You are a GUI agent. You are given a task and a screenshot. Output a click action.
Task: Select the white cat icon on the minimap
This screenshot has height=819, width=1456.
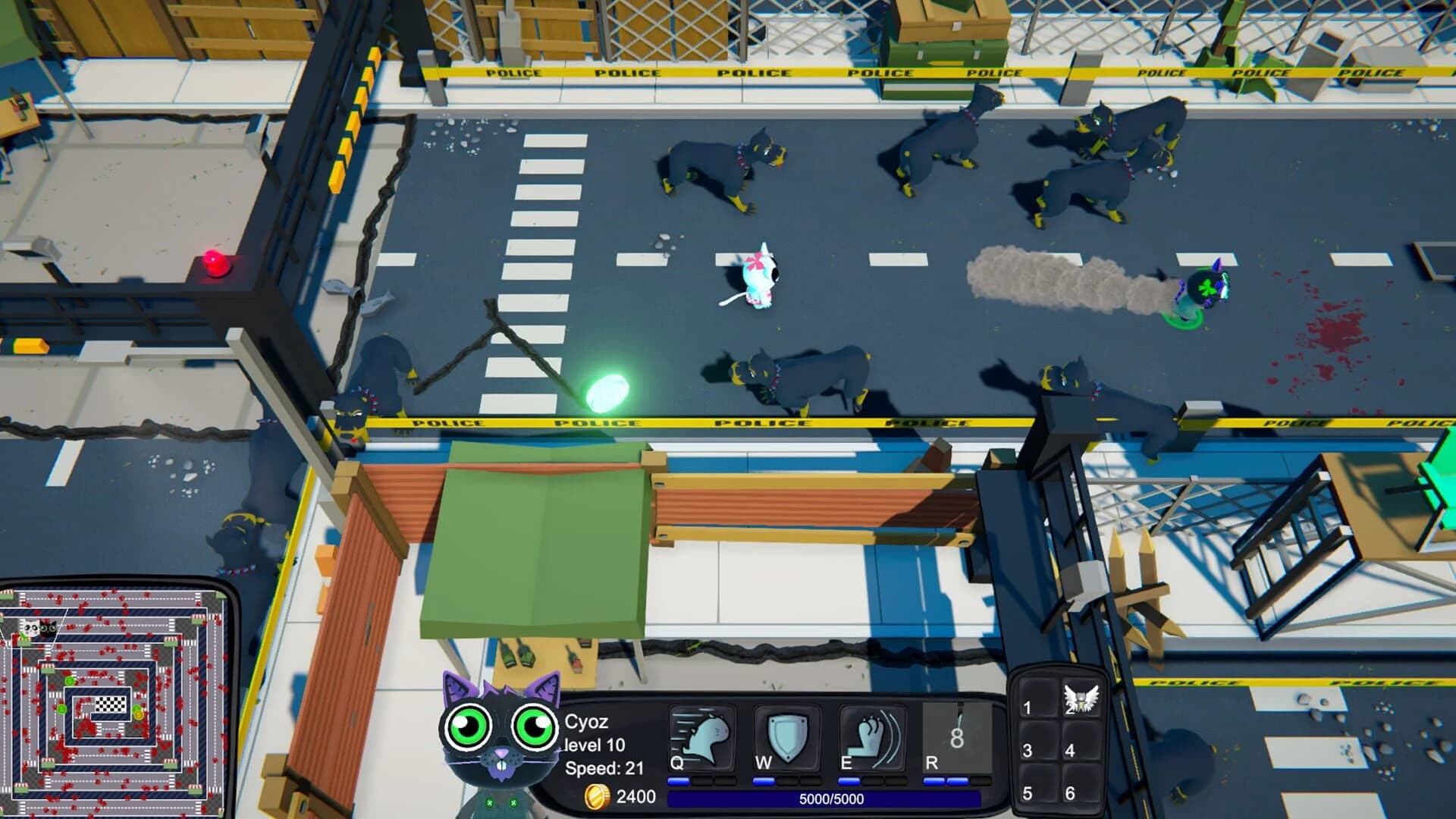(31, 629)
